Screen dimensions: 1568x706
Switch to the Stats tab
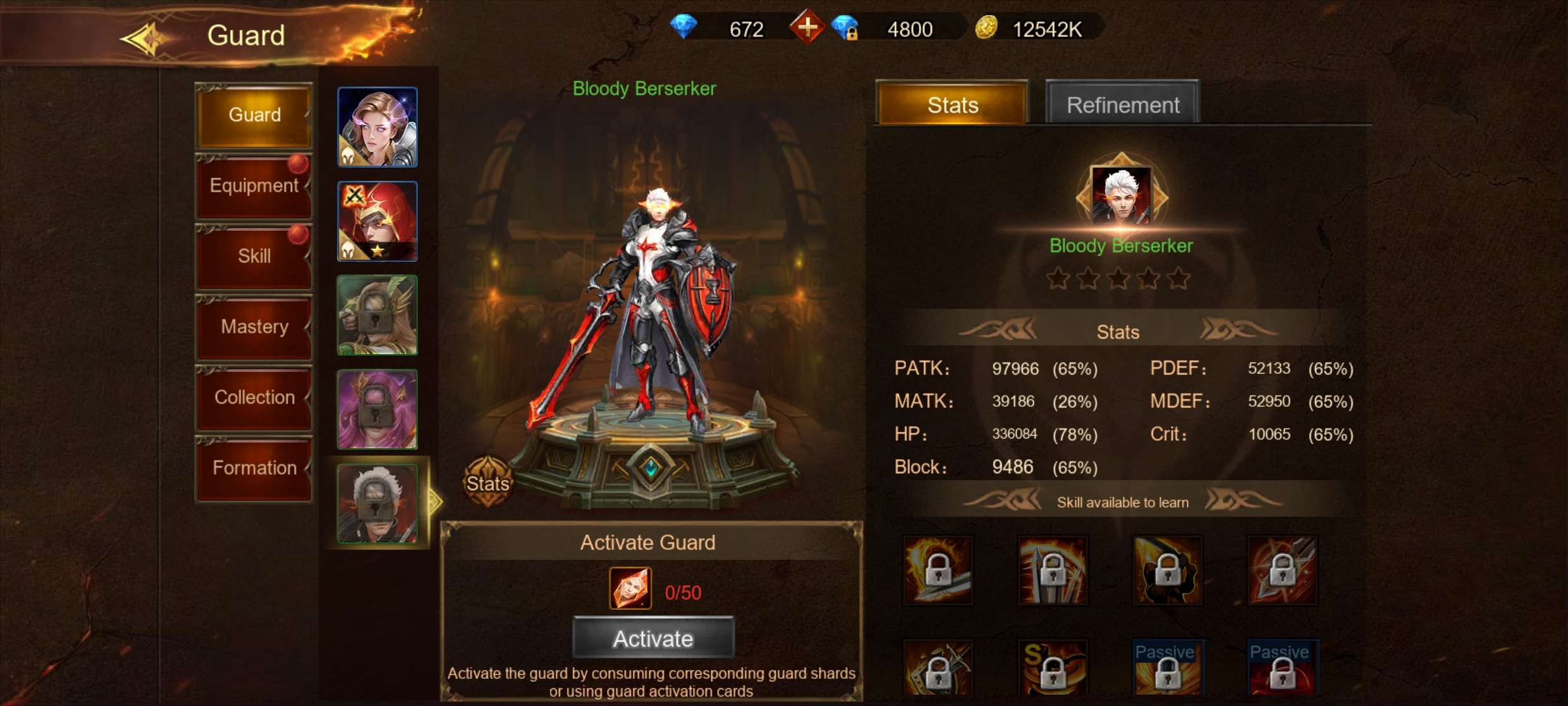[952, 104]
